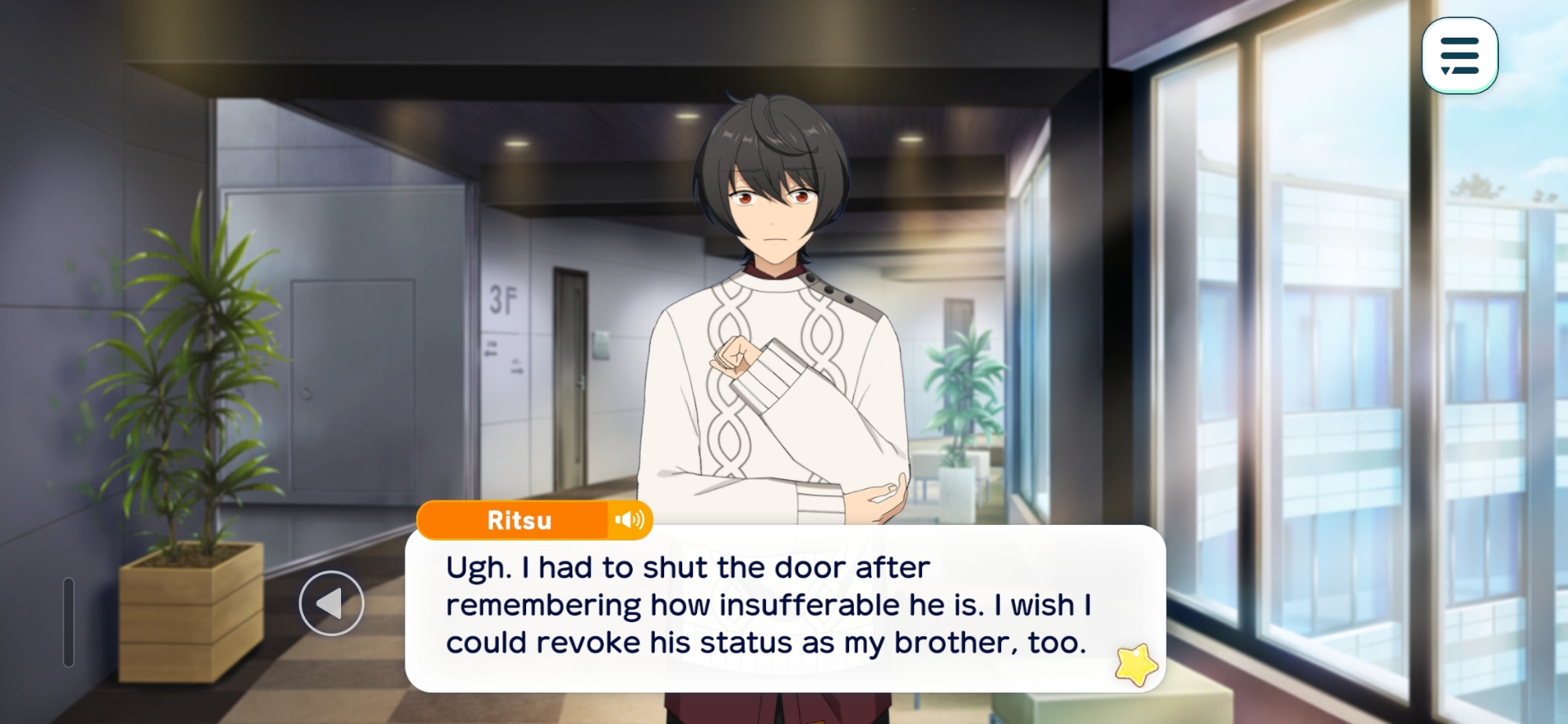Replay Ritsu's voice line with speaker icon
This screenshot has height=724, width=1568.
[630, 520]
